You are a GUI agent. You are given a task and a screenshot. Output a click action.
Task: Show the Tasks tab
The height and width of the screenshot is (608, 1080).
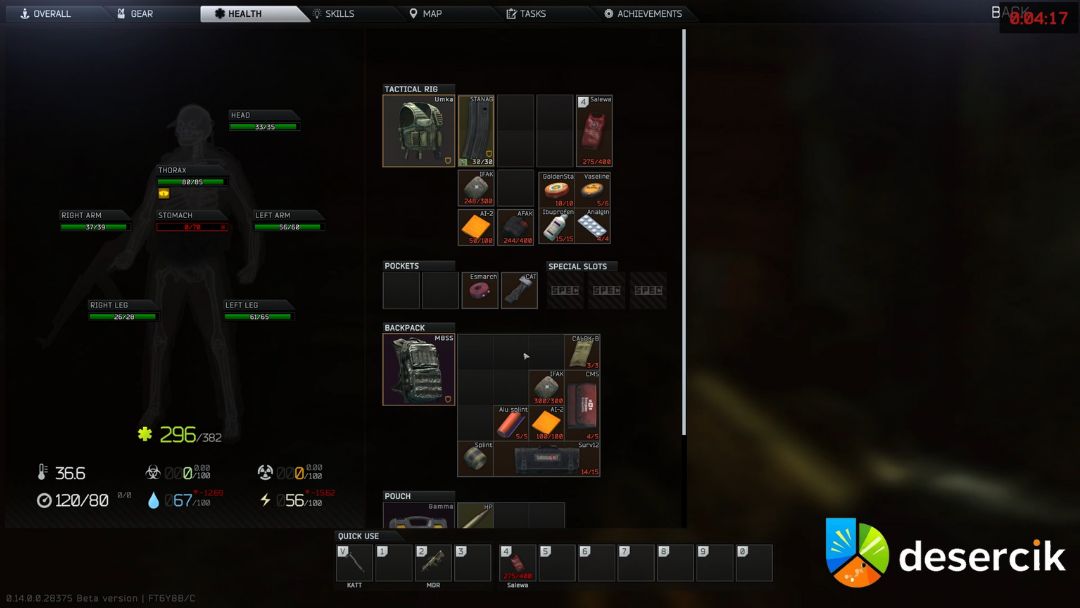point(526,14)
